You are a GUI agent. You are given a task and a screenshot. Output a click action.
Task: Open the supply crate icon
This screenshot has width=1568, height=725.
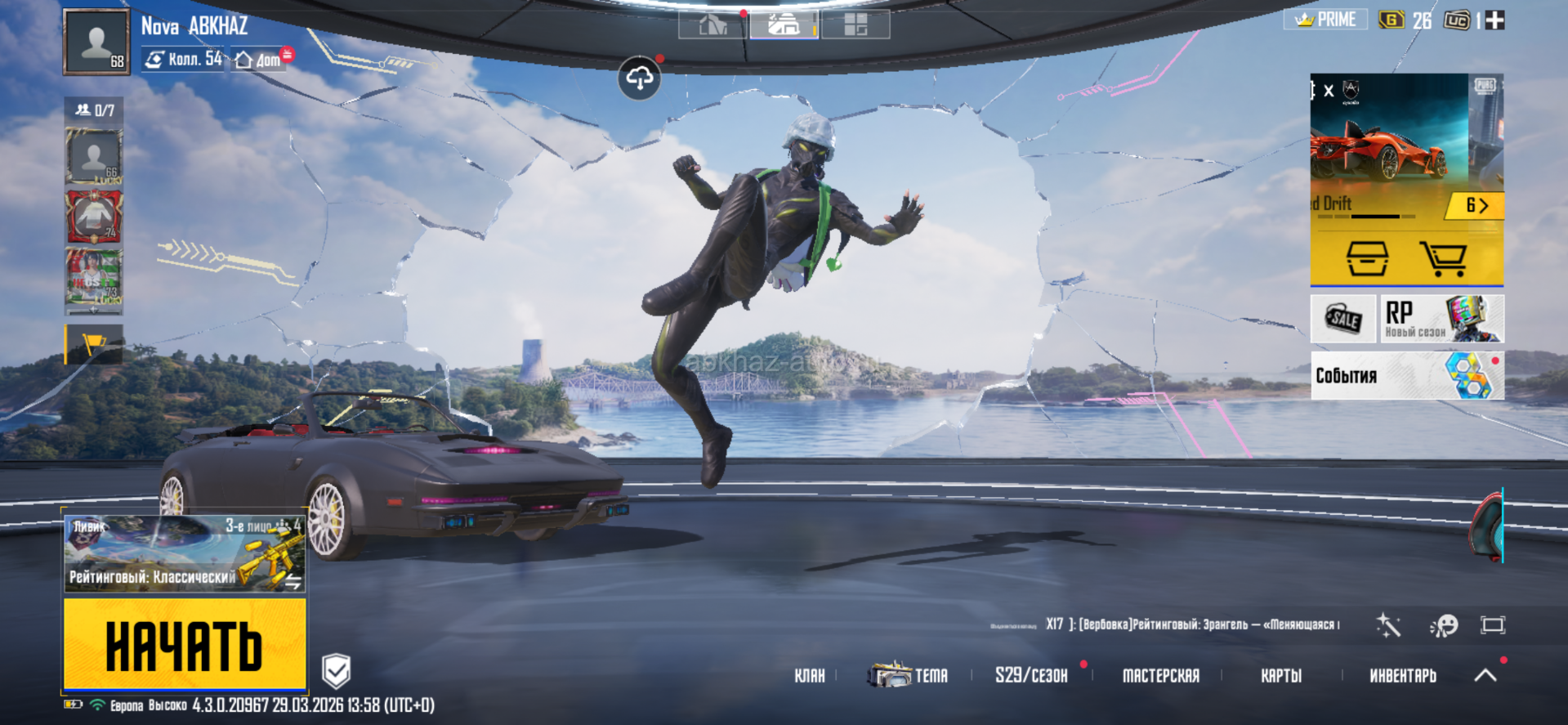[x=1367, y=259]
